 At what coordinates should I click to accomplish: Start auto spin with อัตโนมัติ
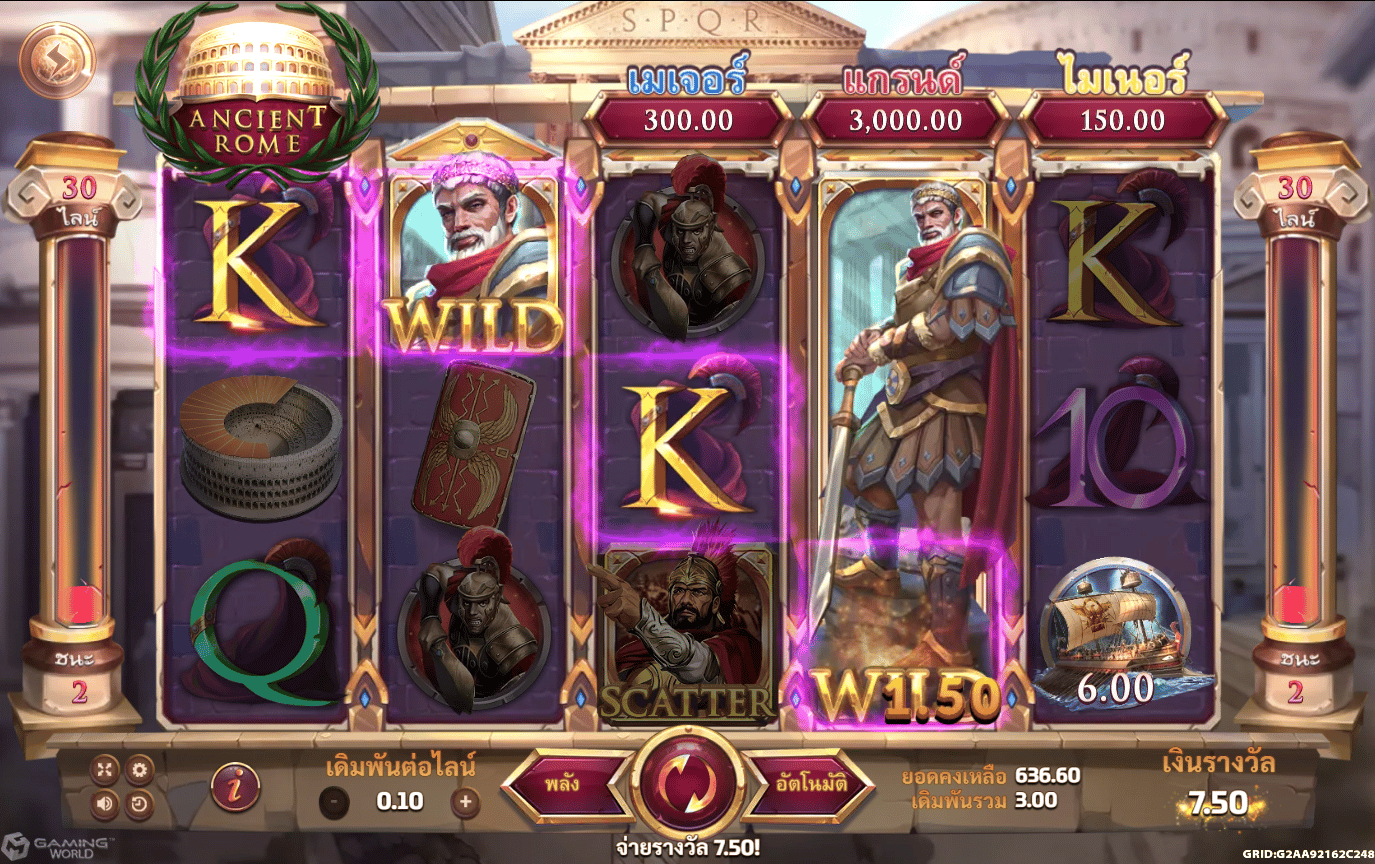pos(810,784)
